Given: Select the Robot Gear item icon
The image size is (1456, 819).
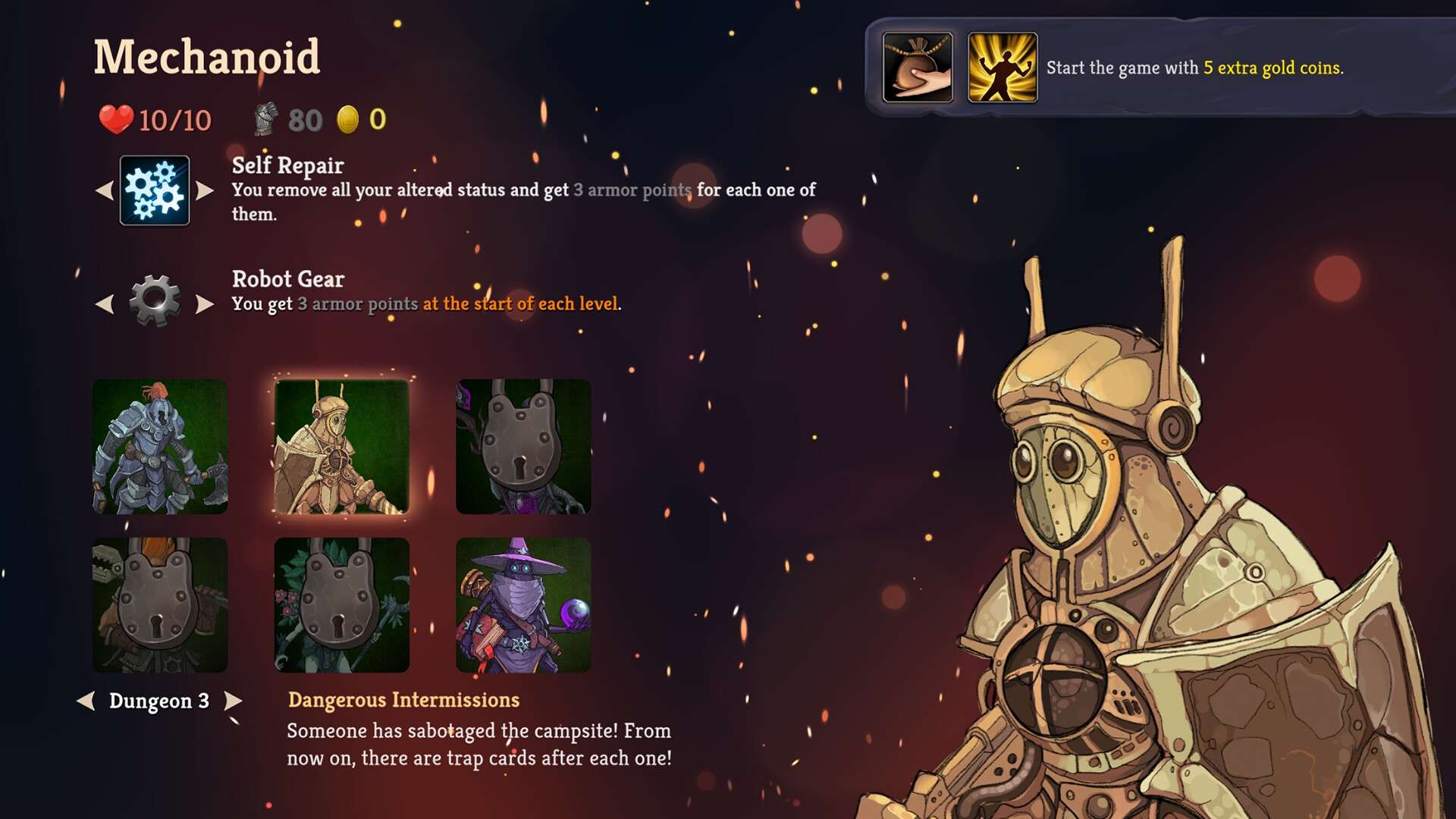Looking at the screenshot, I should click(x=155, y=301).
